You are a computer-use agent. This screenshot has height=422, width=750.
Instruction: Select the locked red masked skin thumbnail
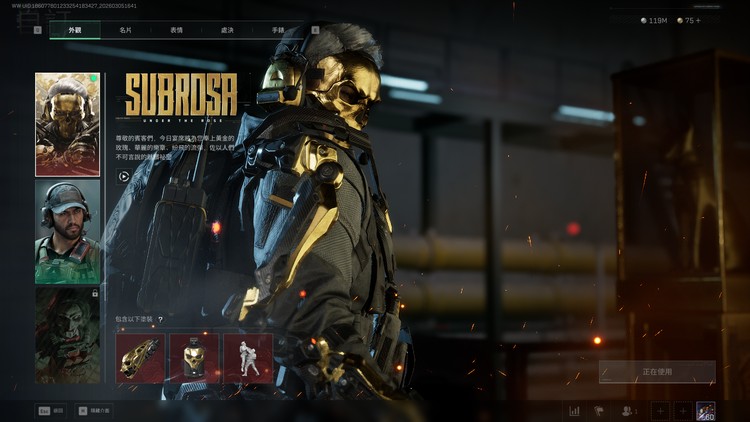pos(68,335)
